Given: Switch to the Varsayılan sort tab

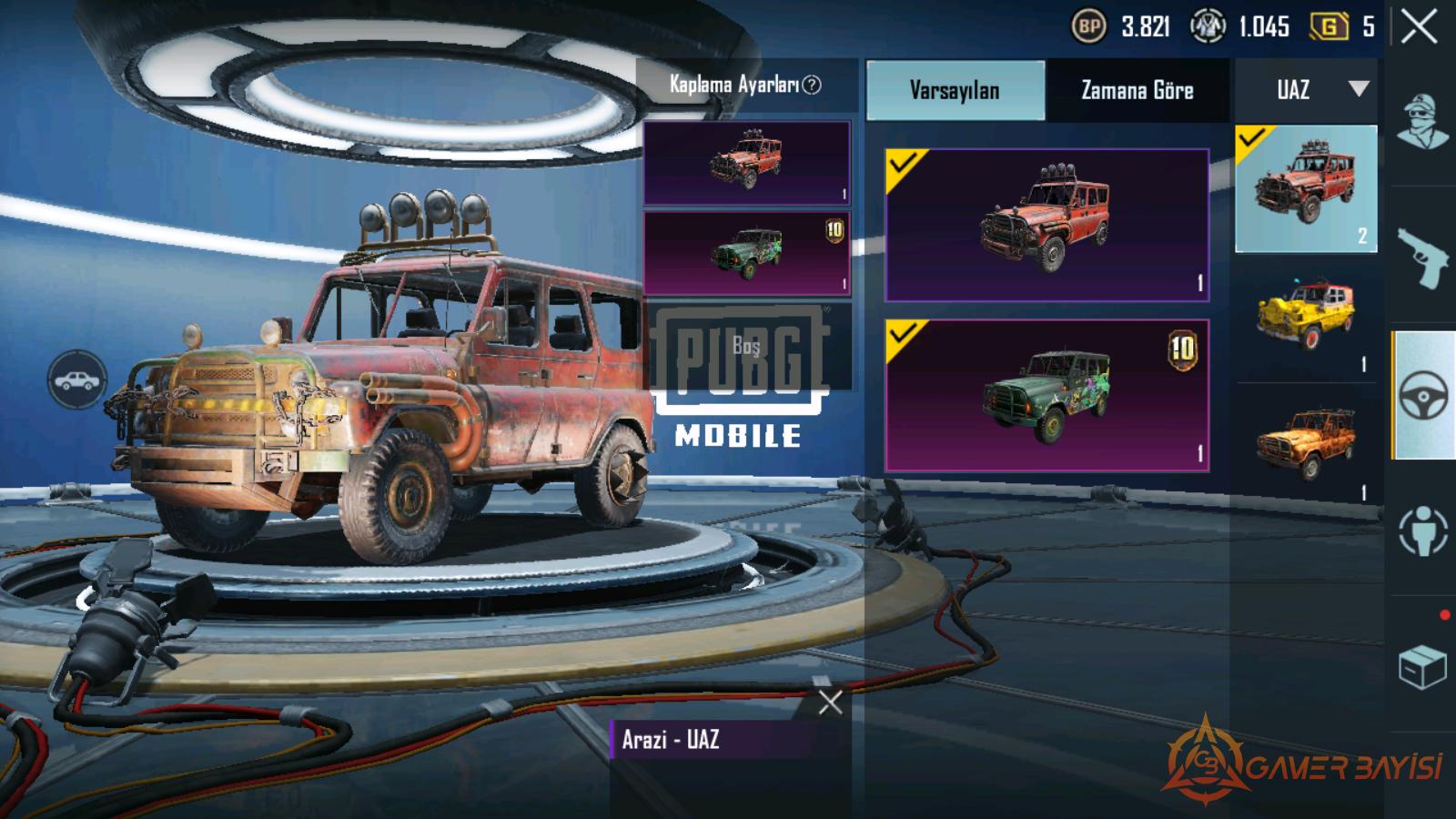Looking at the screenshot, I should (955, 90).
